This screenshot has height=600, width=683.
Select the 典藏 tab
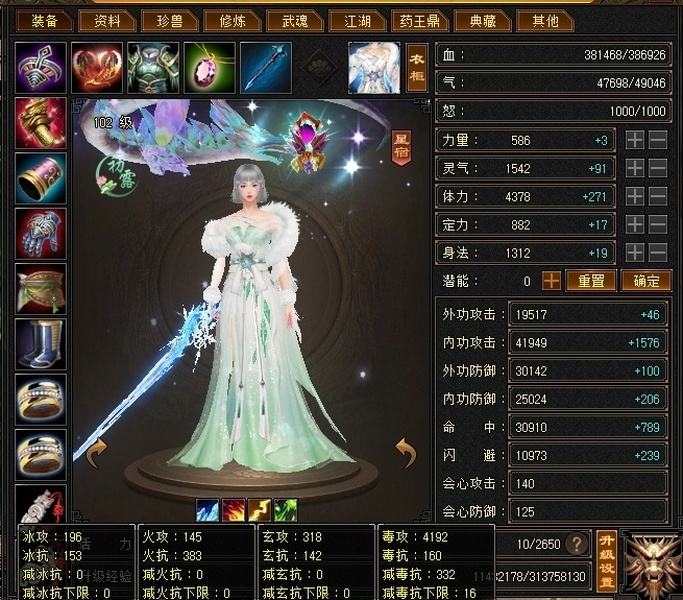[x=485, y=20]
